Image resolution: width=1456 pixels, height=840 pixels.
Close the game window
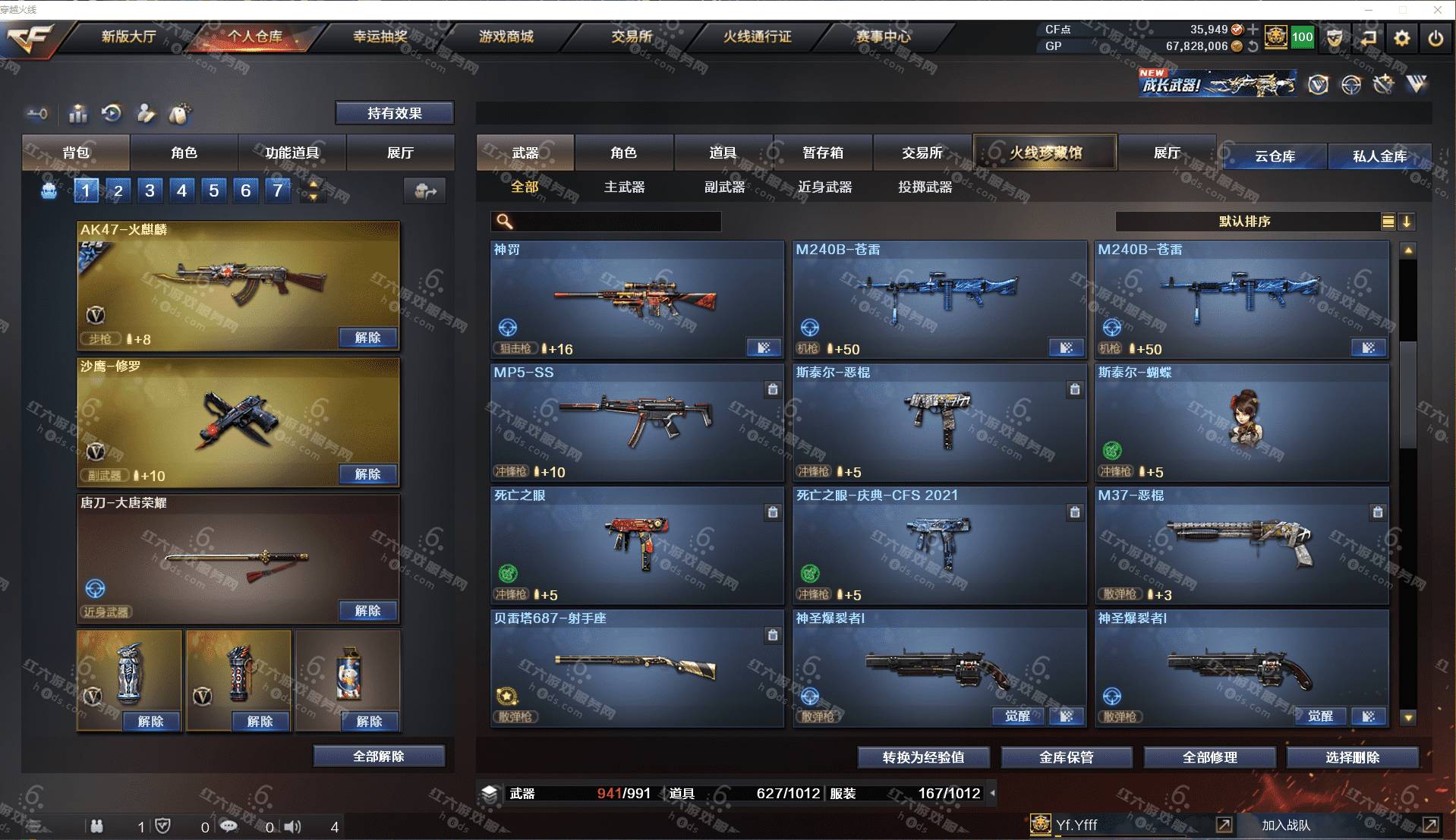(x=1437, y=10)
